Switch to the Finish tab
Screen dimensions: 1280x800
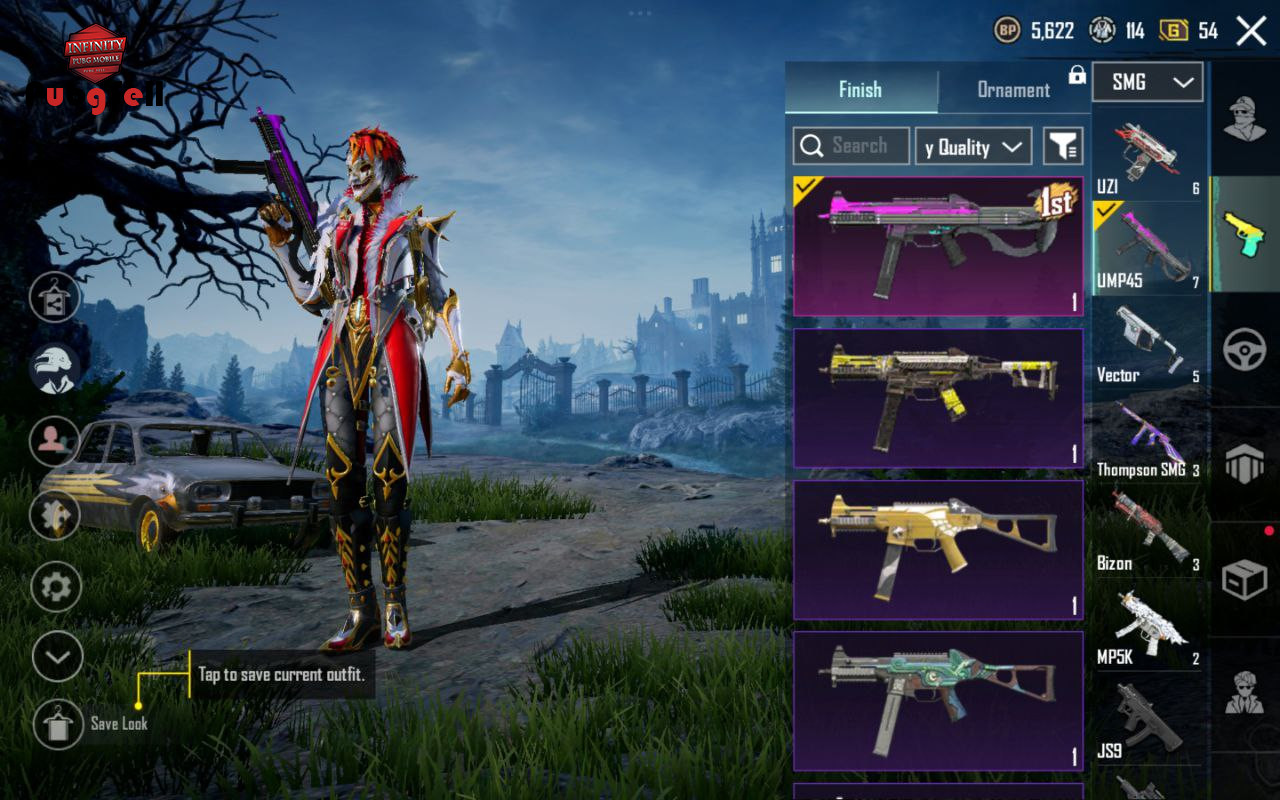coord(860,89)
